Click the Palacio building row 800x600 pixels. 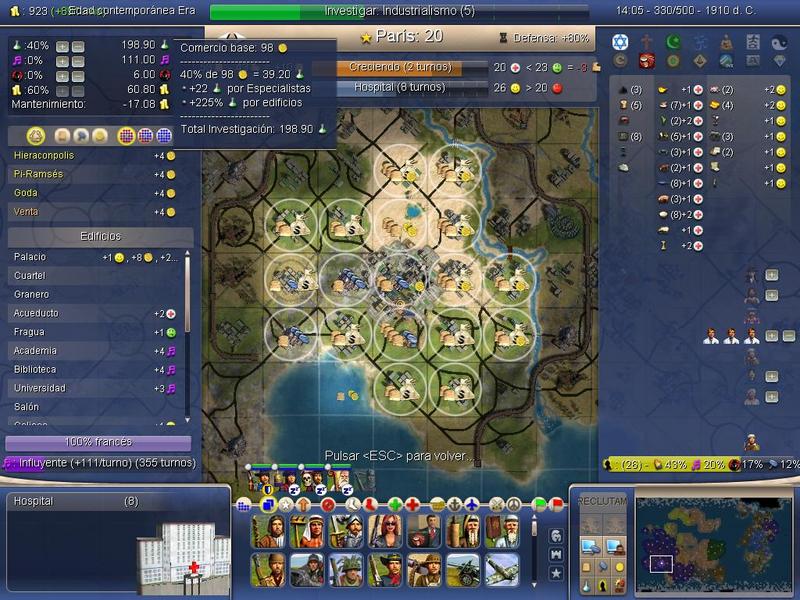tap(96, 257)
